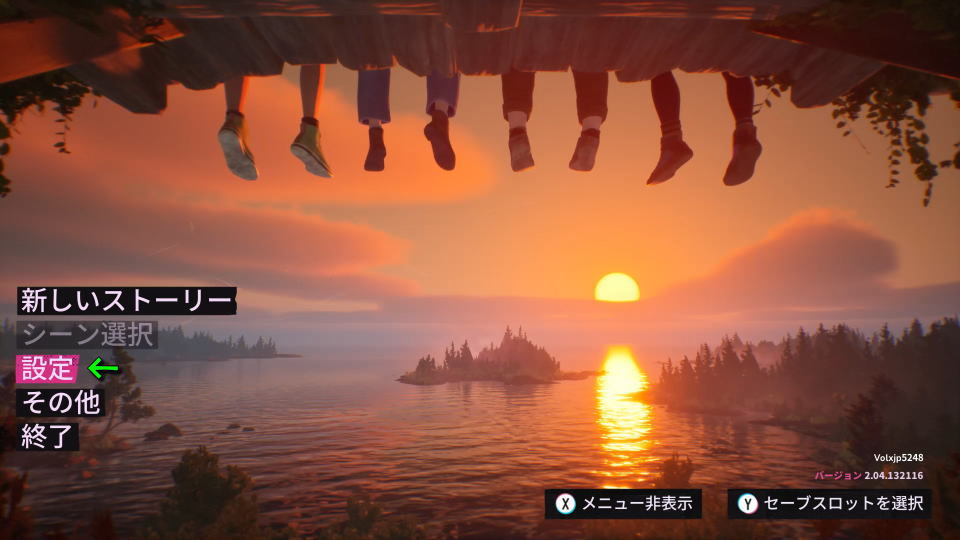960x540 pixels.
Task: Hide the menu with メニュー非表示
Action: coord(623,504)
